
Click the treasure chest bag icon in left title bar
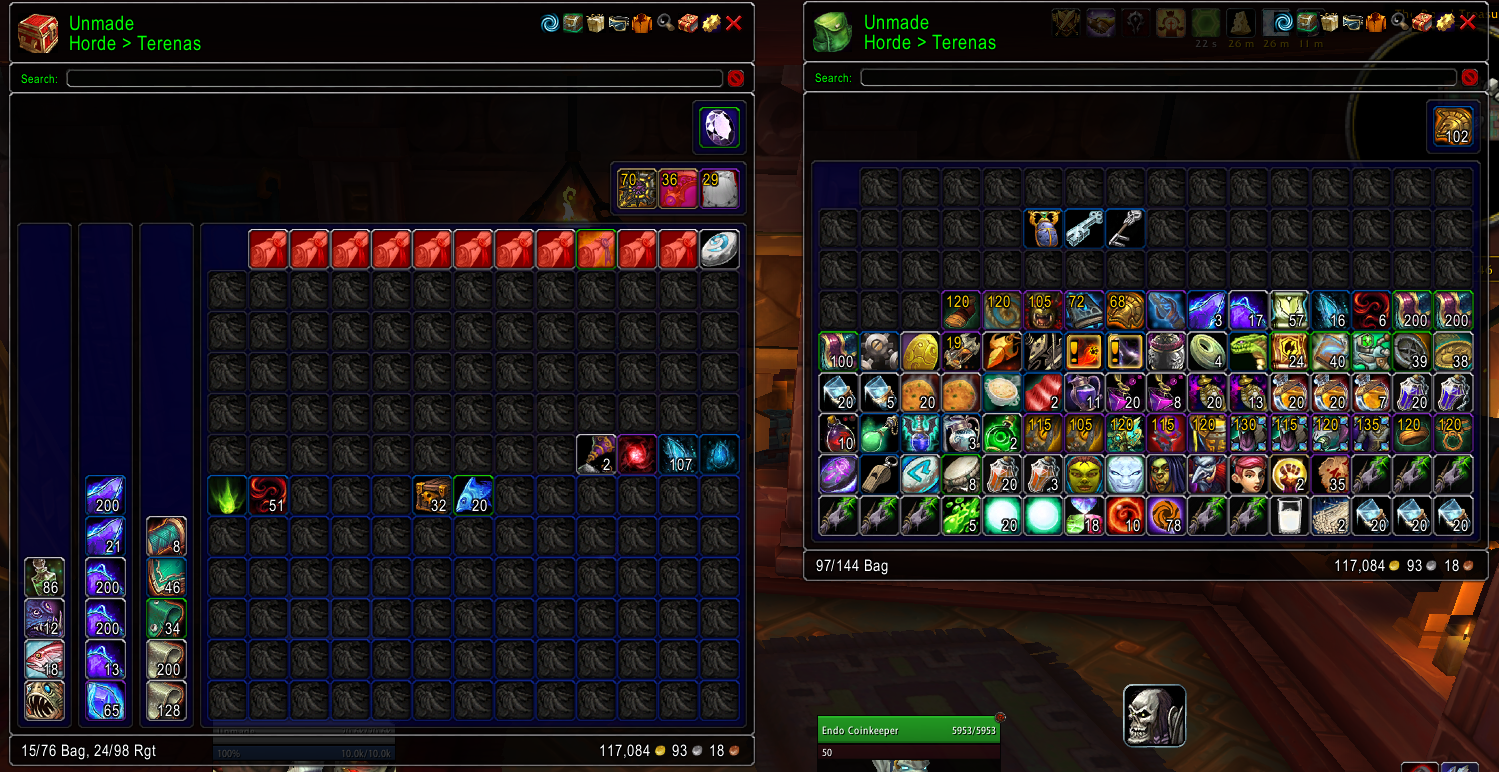point(572,22)
